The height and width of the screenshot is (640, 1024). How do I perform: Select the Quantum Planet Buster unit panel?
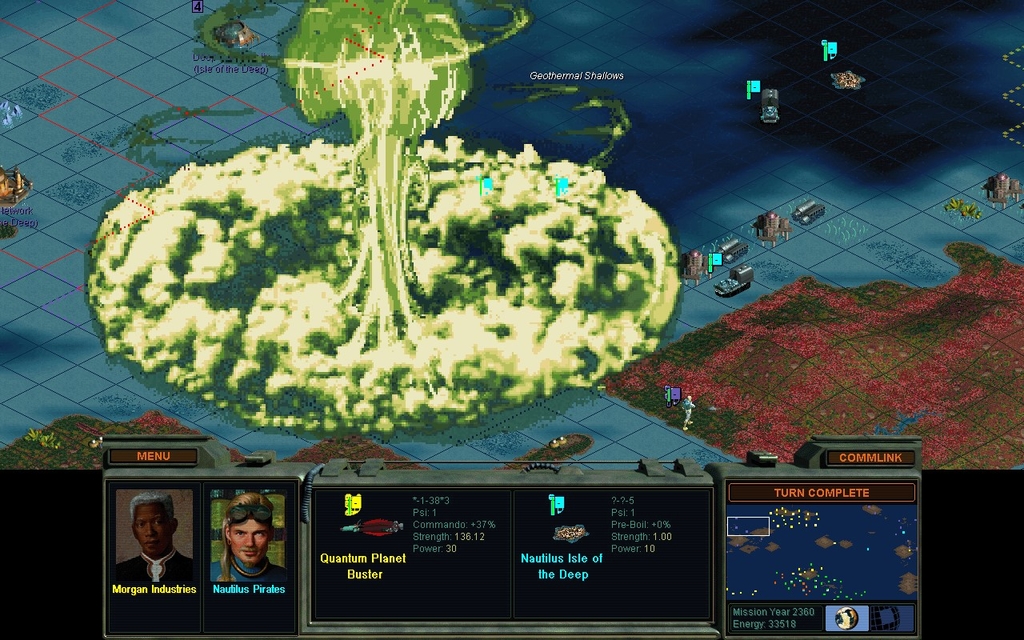[412, 552]
